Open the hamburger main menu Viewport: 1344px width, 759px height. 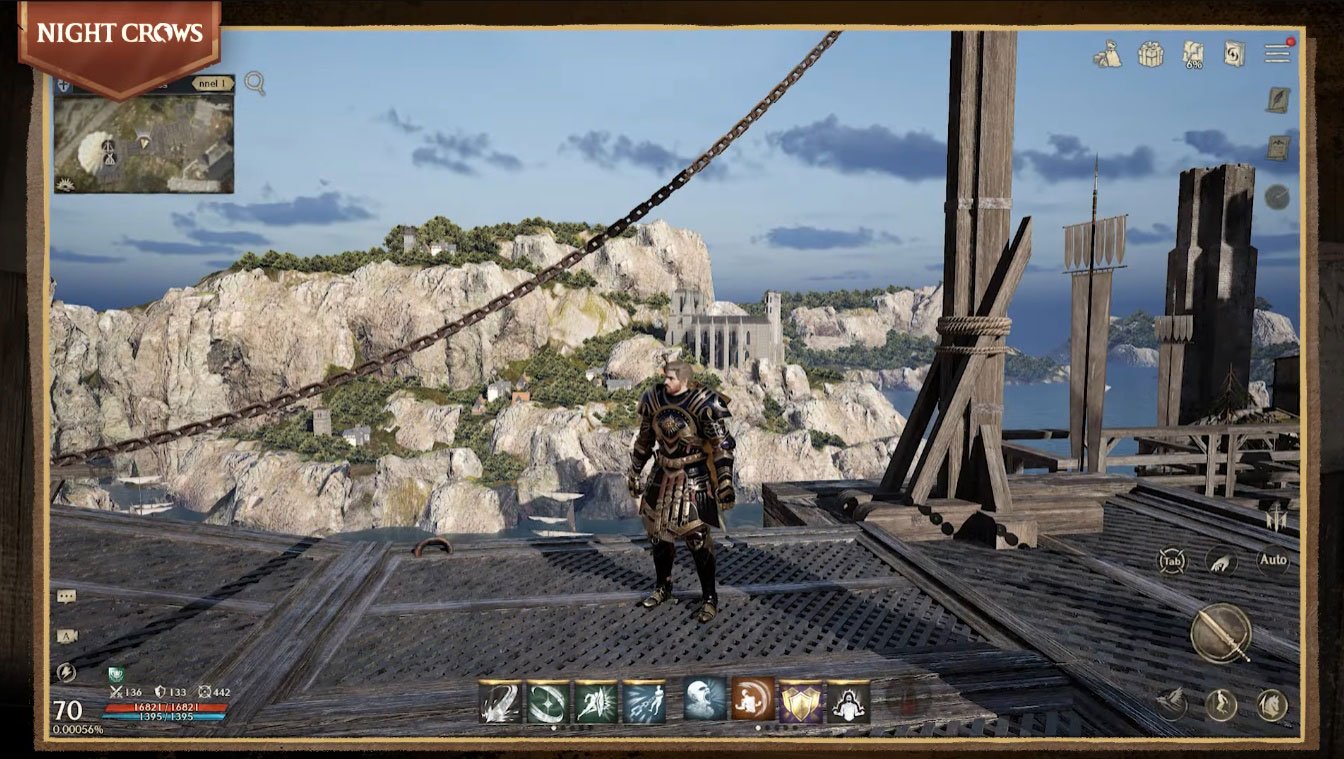click(1277, 53)
